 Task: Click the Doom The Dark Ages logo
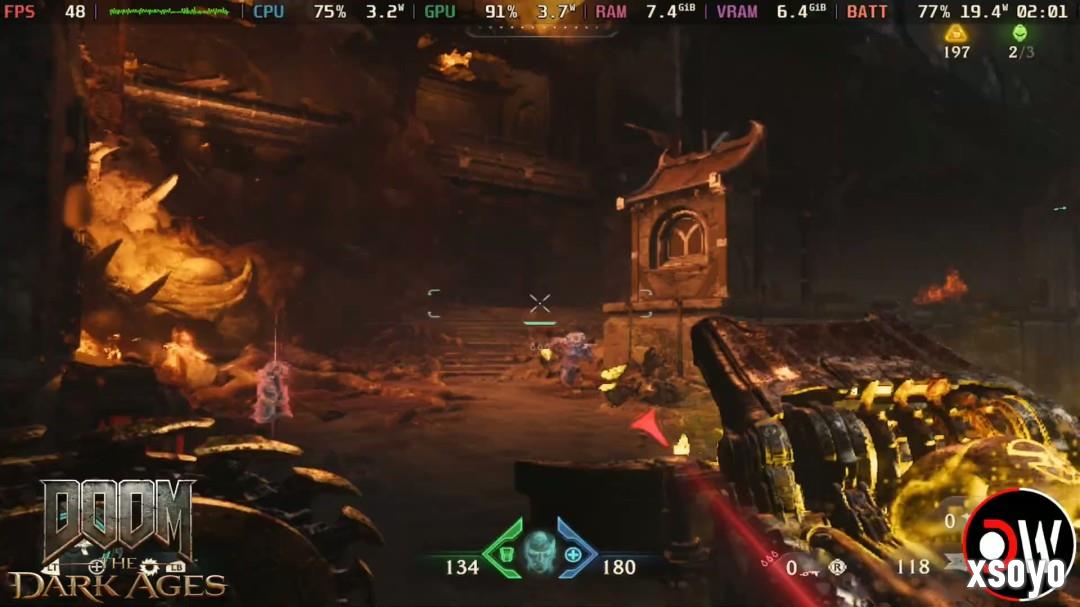pyautogui.click(x=118, y=538)
